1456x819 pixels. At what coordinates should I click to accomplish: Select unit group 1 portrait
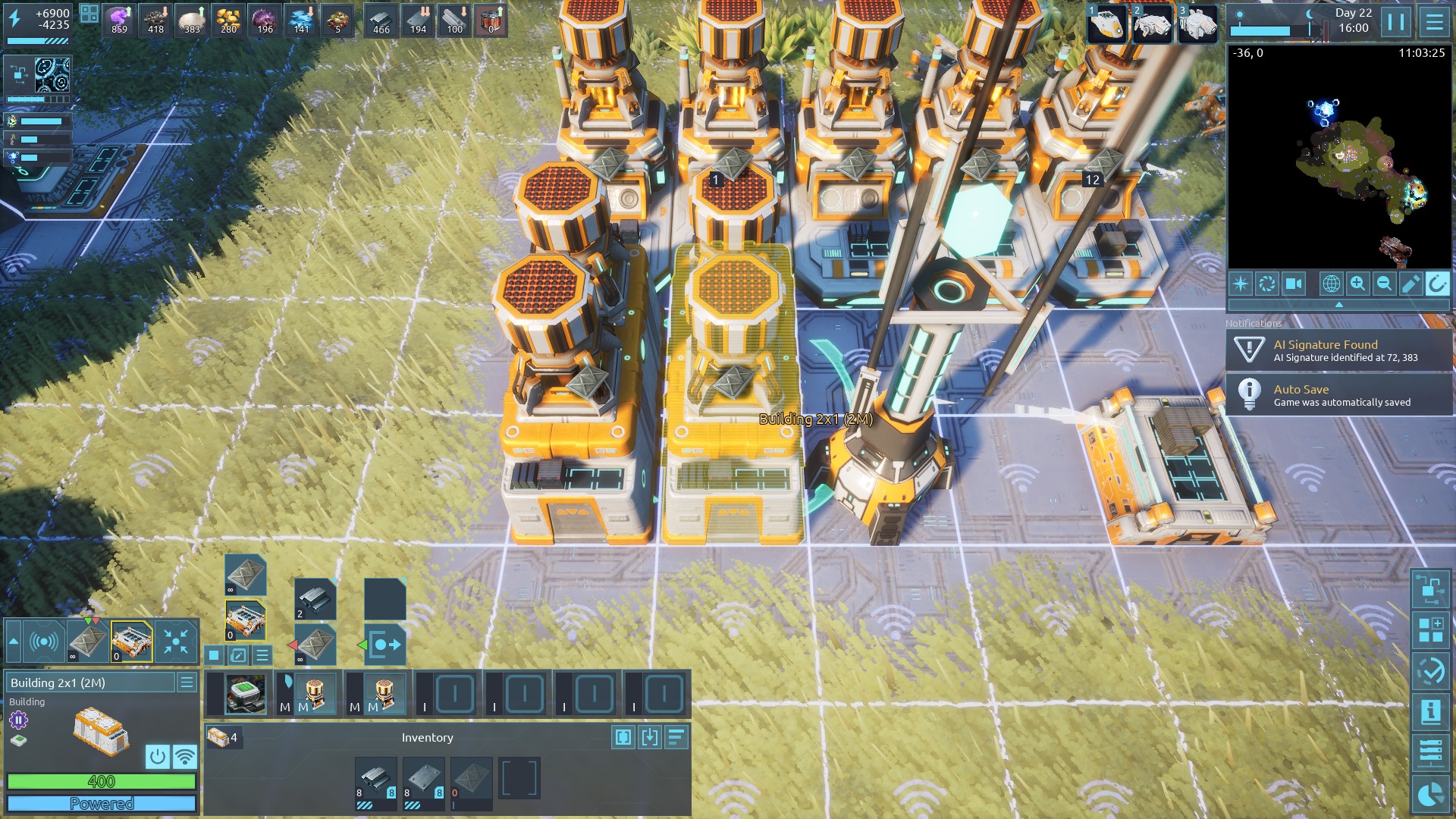click(x=1107, y=23)
